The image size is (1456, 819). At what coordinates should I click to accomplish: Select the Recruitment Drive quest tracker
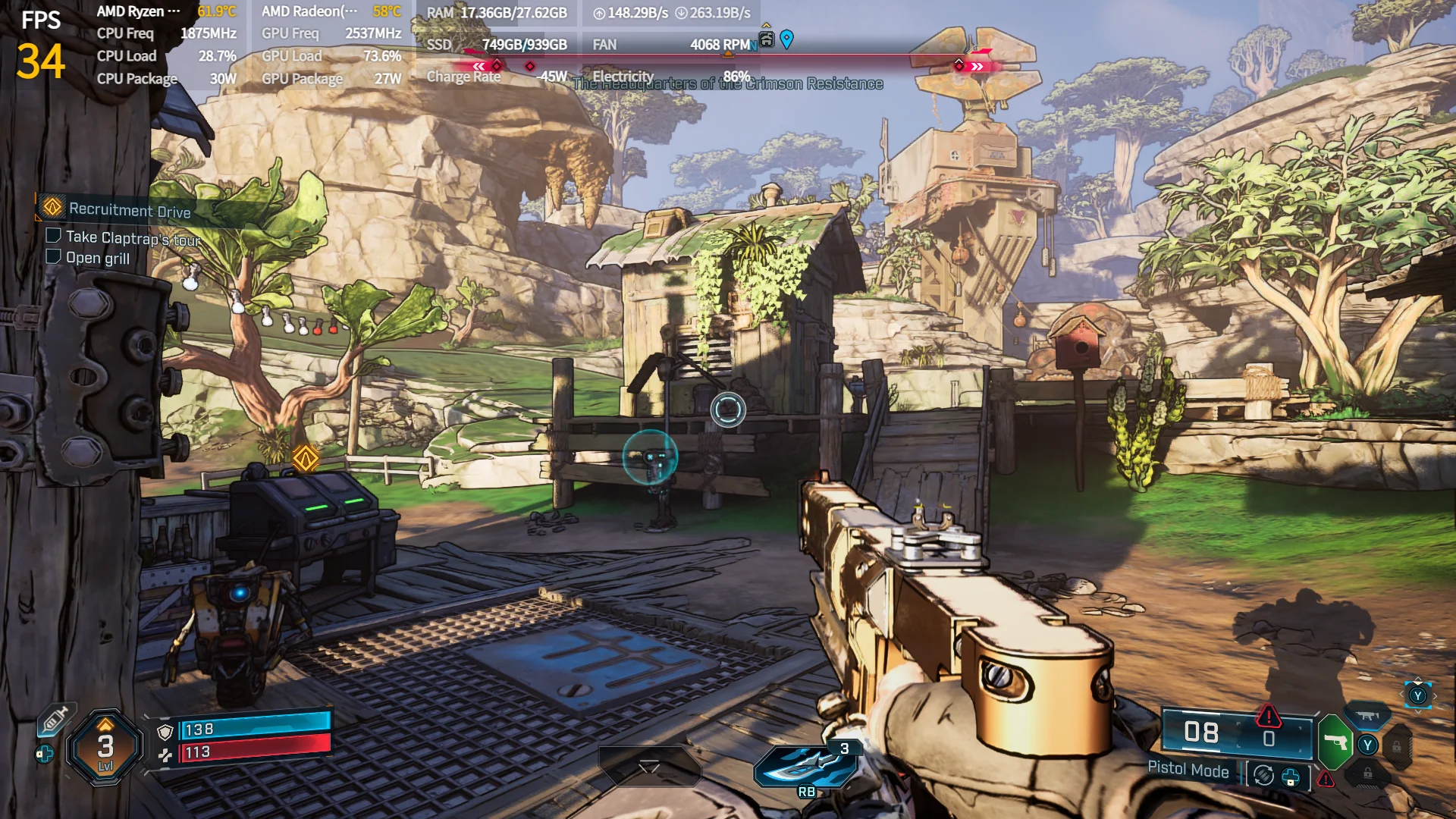[x=129, y=210]
